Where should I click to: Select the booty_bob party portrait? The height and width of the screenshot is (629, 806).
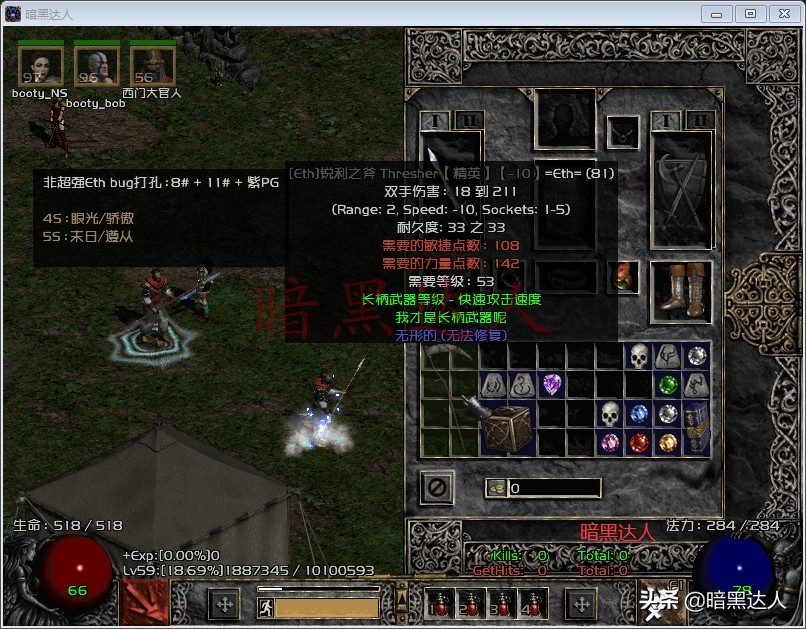[x=96, y=66]
